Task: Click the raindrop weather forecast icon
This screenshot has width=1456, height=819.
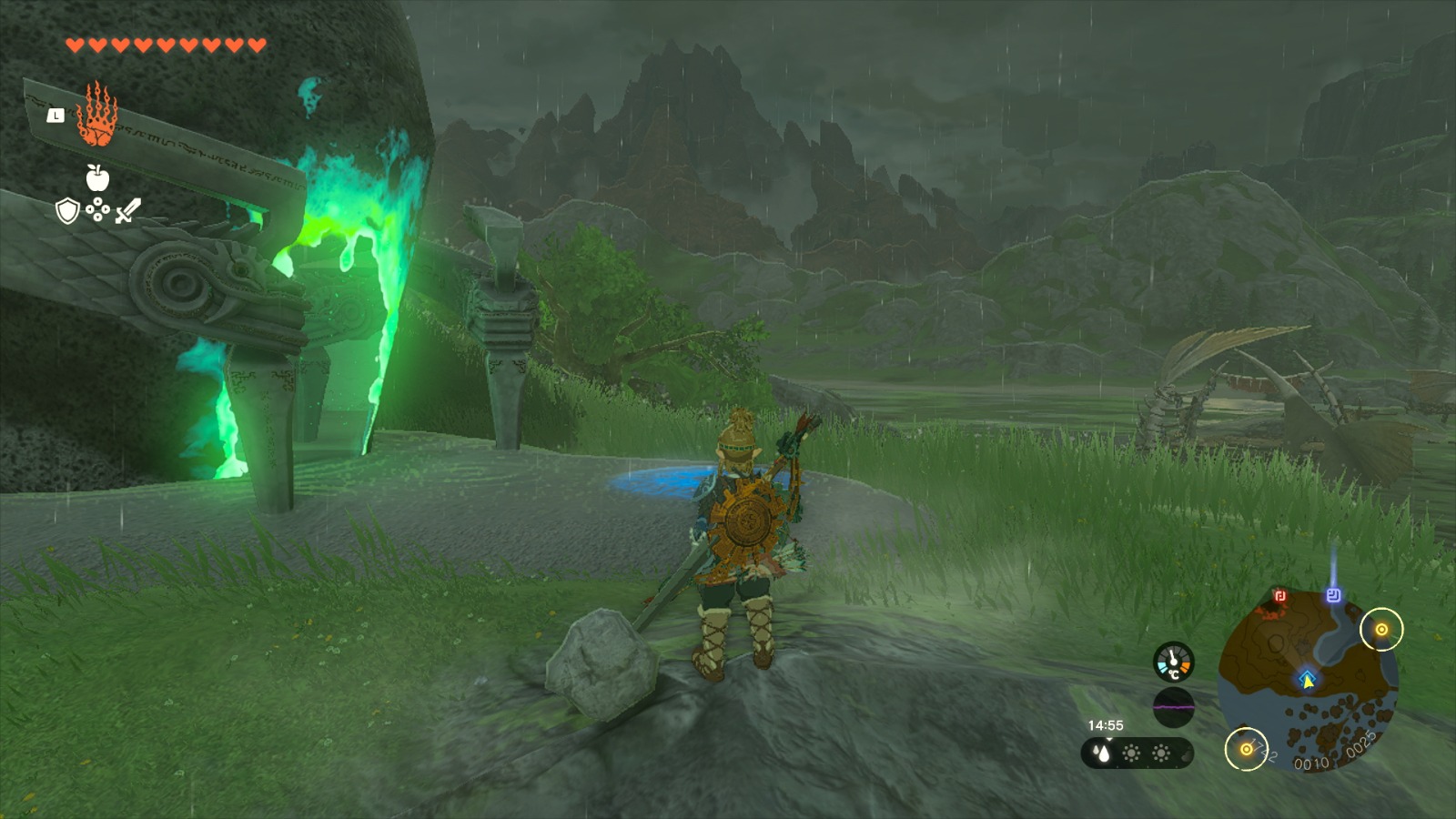Action: [1100, 753]
